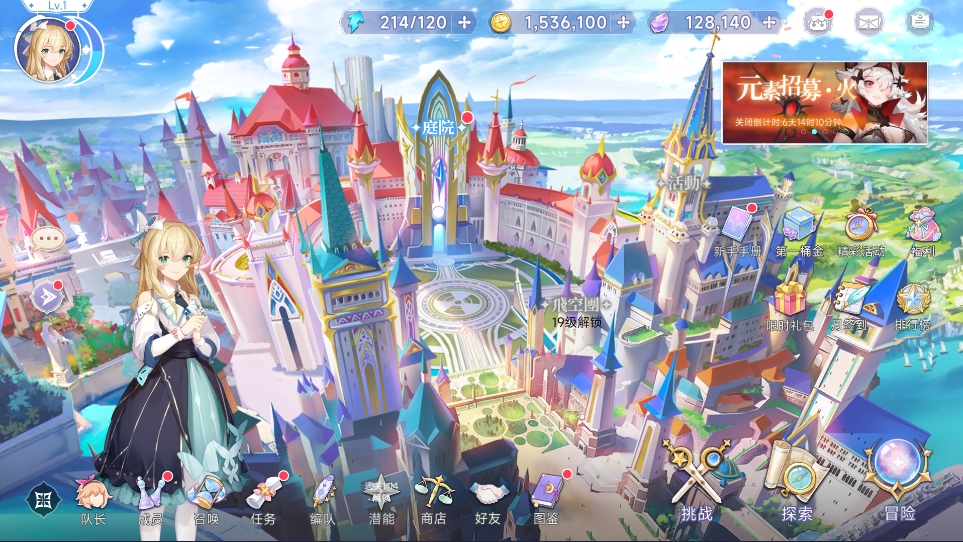
Task: Add stamina with the plus button
Action: (464, 22)
